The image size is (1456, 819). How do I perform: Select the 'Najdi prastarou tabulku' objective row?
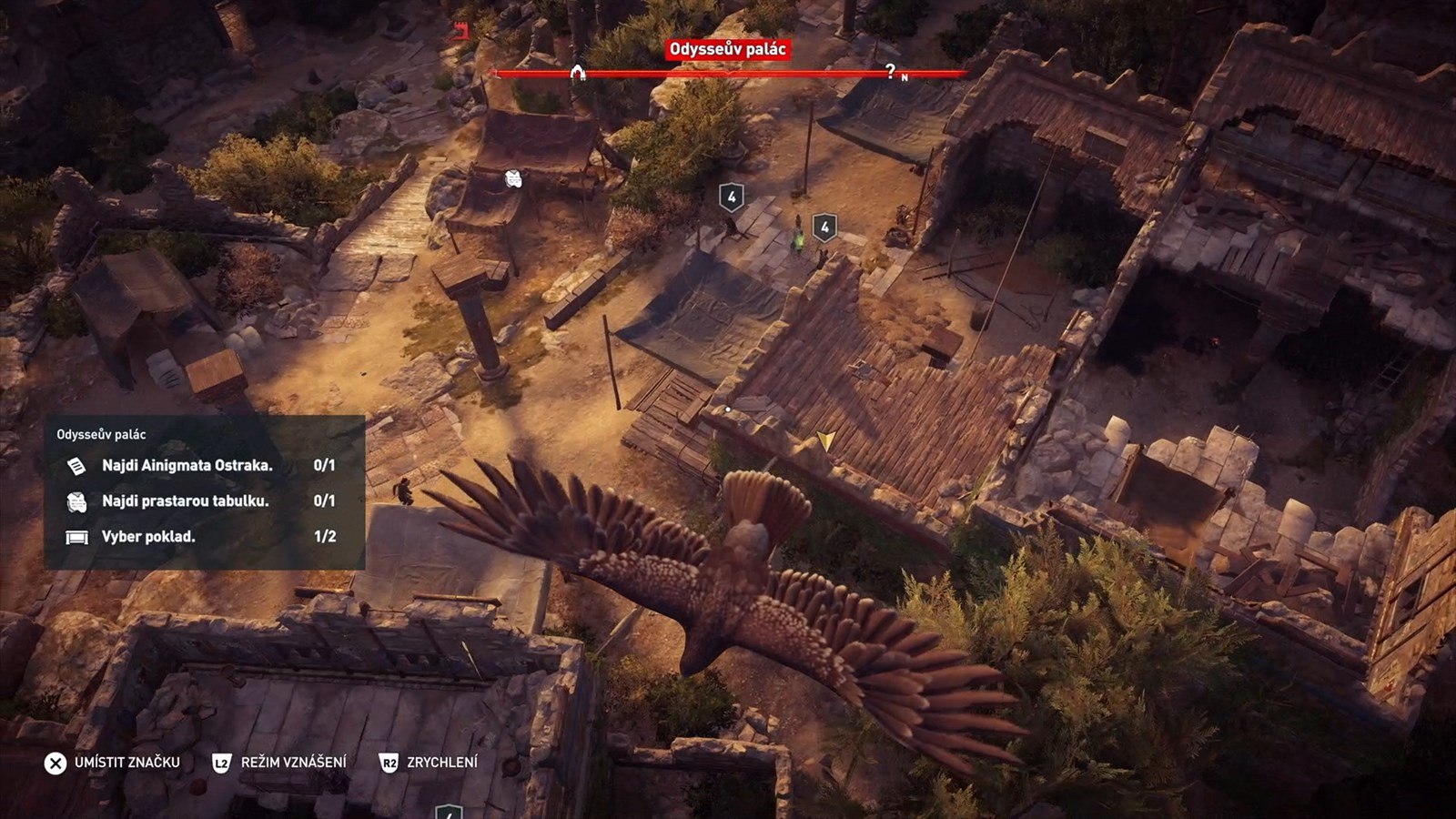pos(185,501)
